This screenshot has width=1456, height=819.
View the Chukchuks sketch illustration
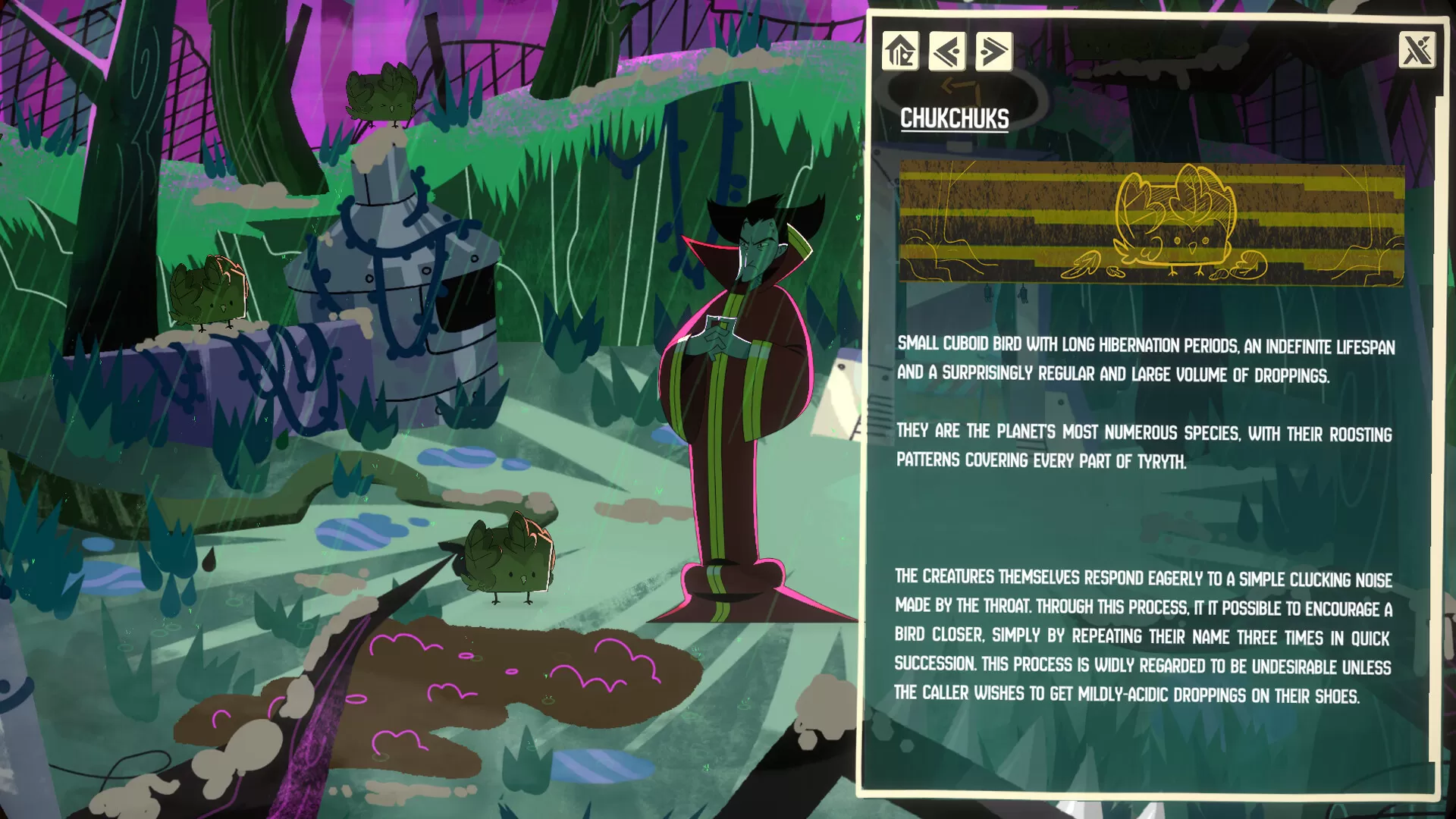pyautogui.click(x=1151, y=224)
